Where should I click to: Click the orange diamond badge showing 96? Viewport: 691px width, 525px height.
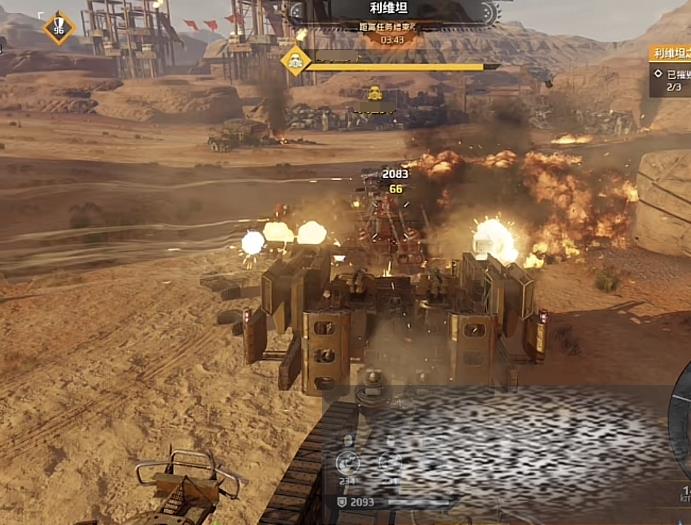tap(58, 27)
